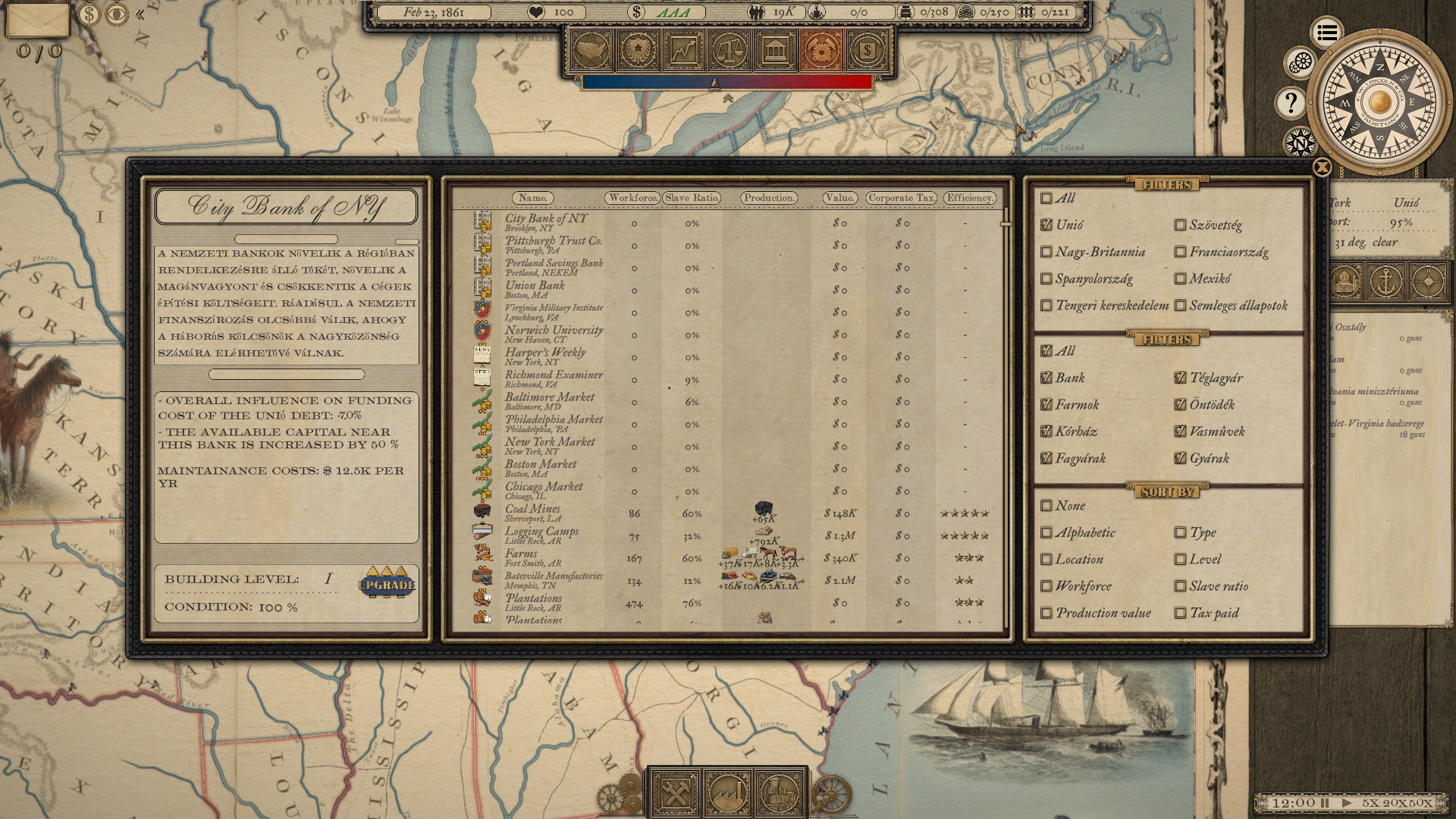Sort buildings by Alphabetic order
The image size is (1456, 819).
[1046, 532]
